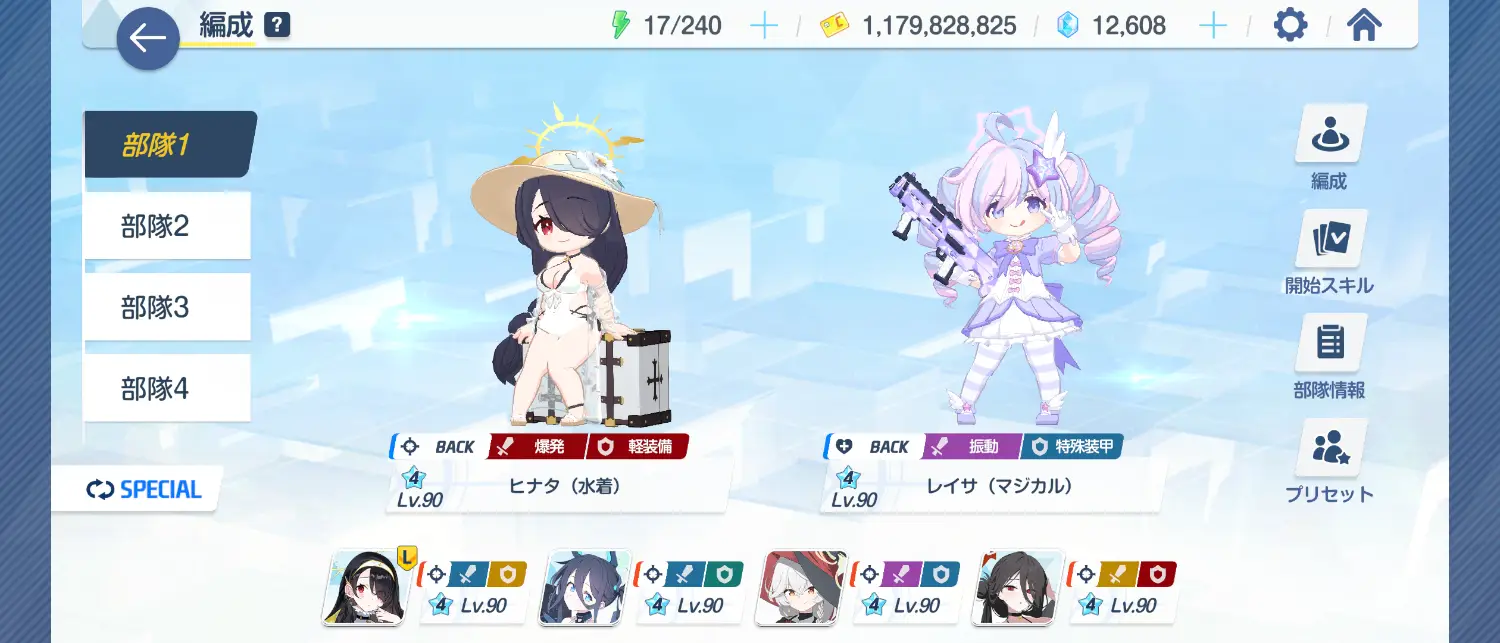Viewport: 1500px width, 643px height.
Task: Switch to 部隊3
Action: coord(166,307)
